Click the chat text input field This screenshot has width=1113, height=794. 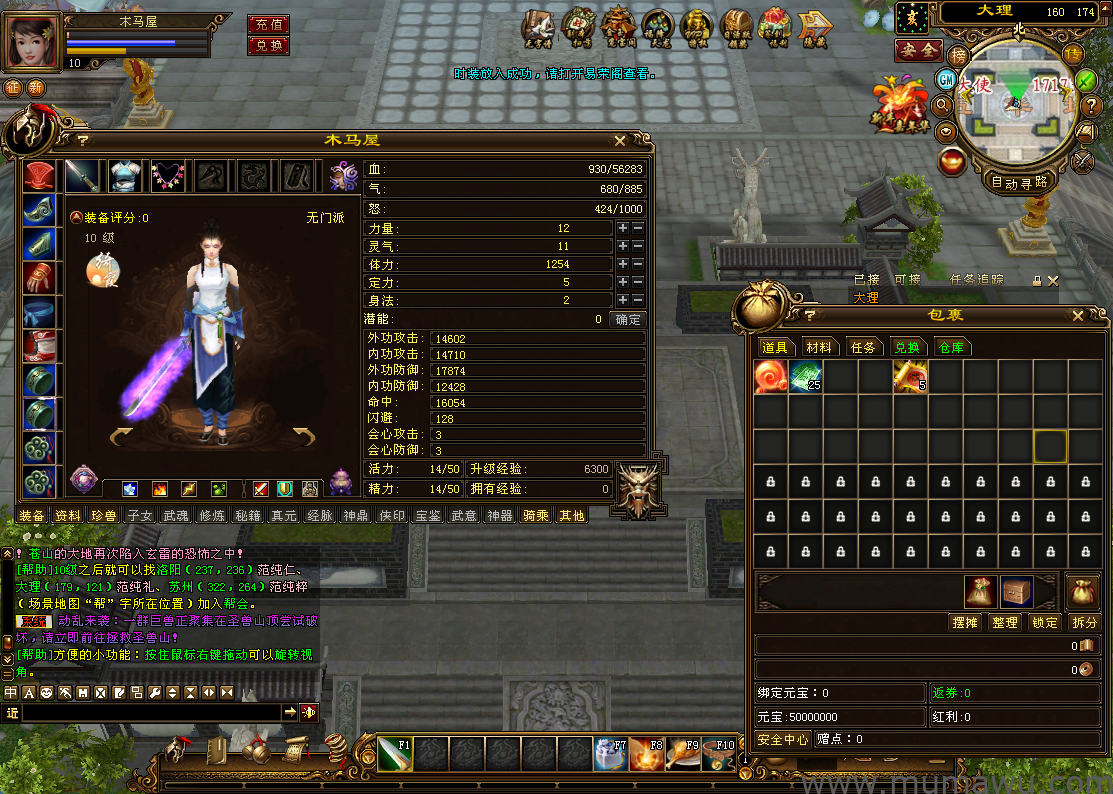(150, 712)
